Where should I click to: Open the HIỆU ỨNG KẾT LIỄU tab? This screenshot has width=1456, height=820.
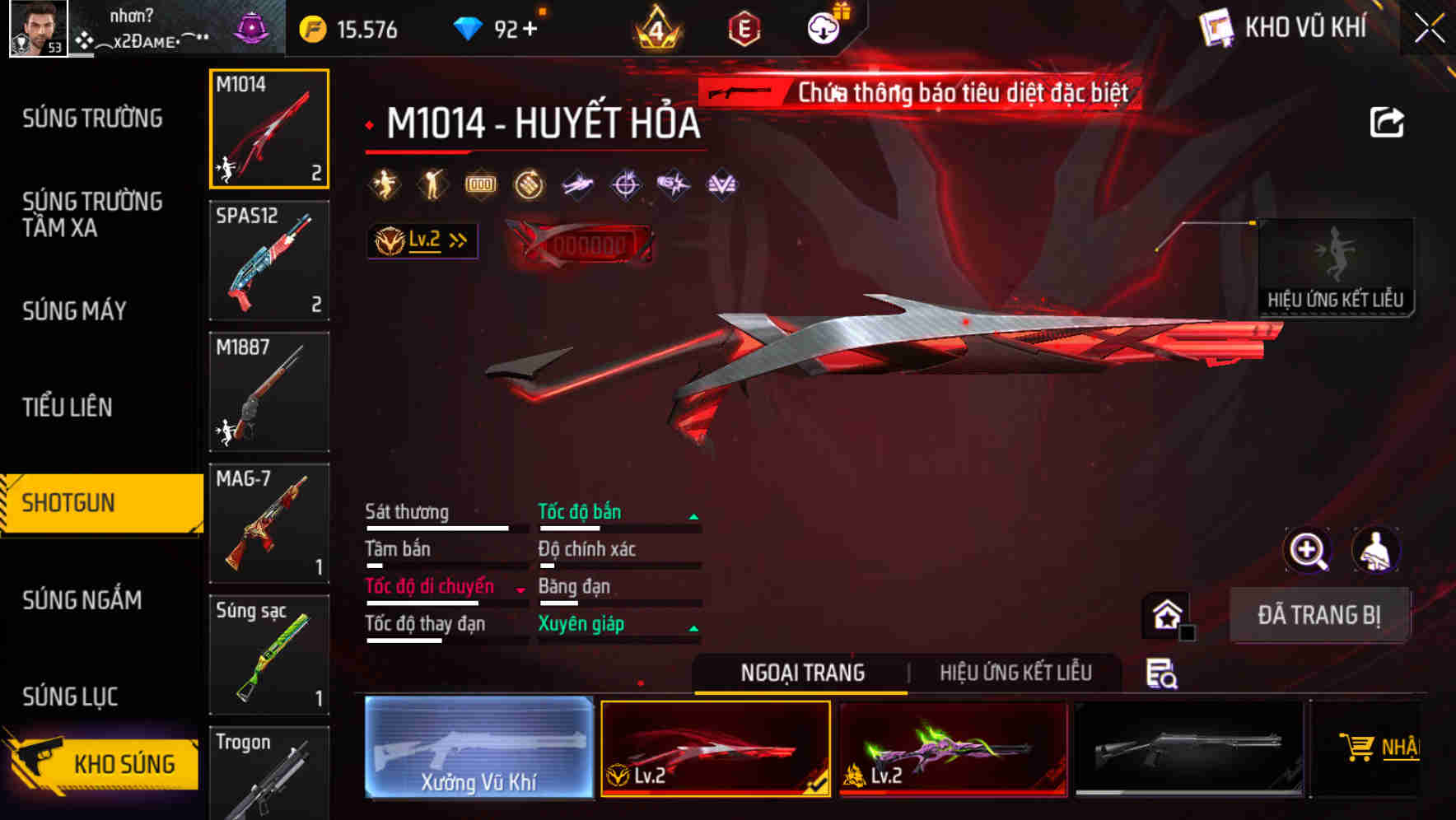(x=1015, y=673)
